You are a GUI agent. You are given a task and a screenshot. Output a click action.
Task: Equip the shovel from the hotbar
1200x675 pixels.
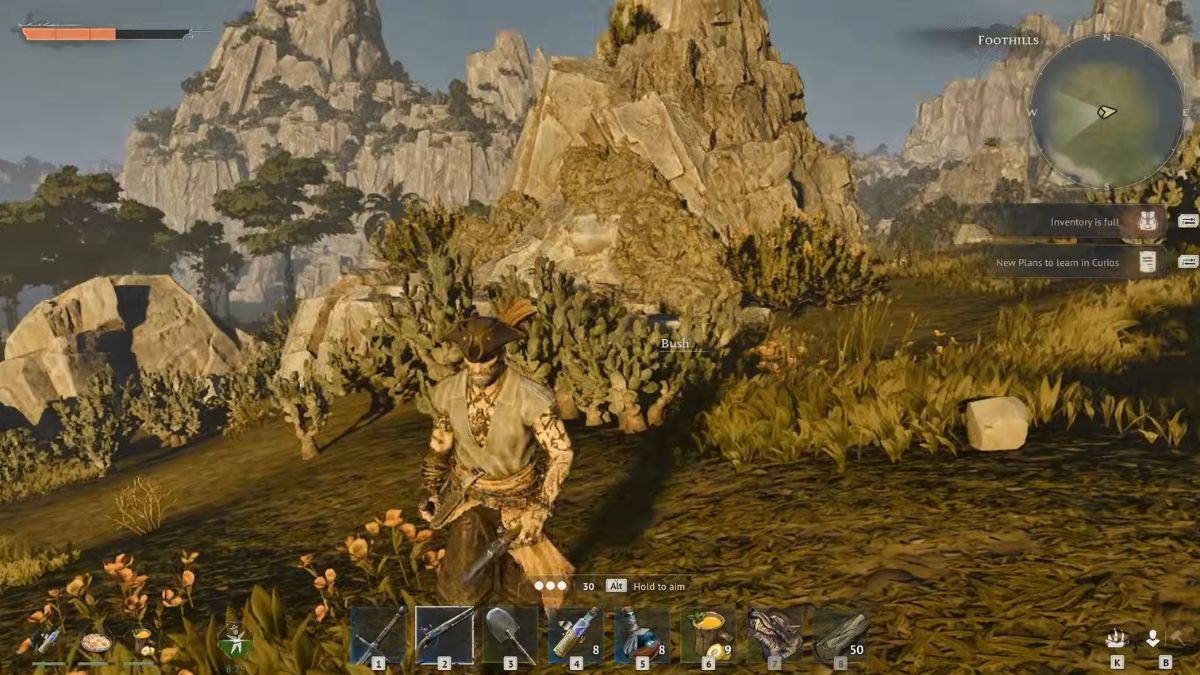[x=510, y=635]
